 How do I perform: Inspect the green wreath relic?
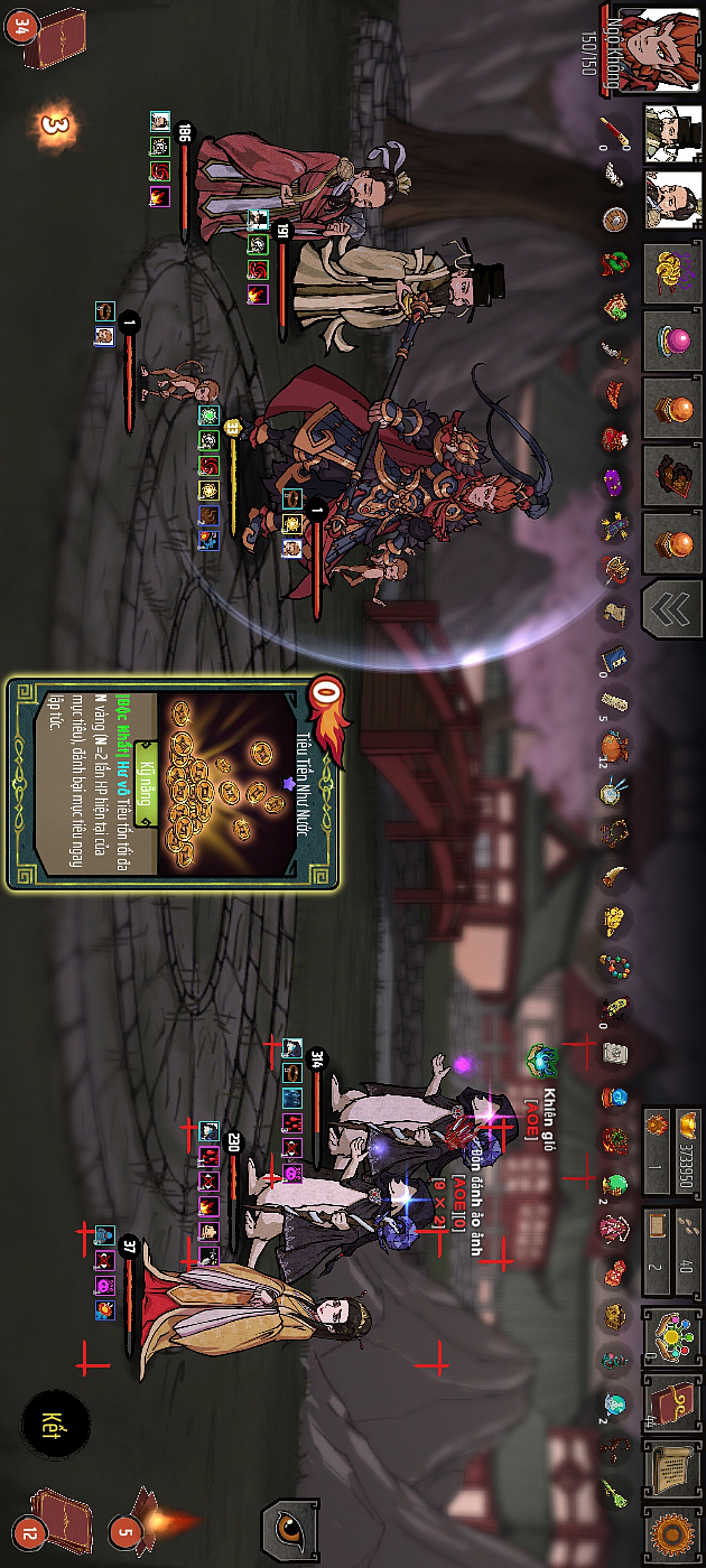tap(614, 263)
